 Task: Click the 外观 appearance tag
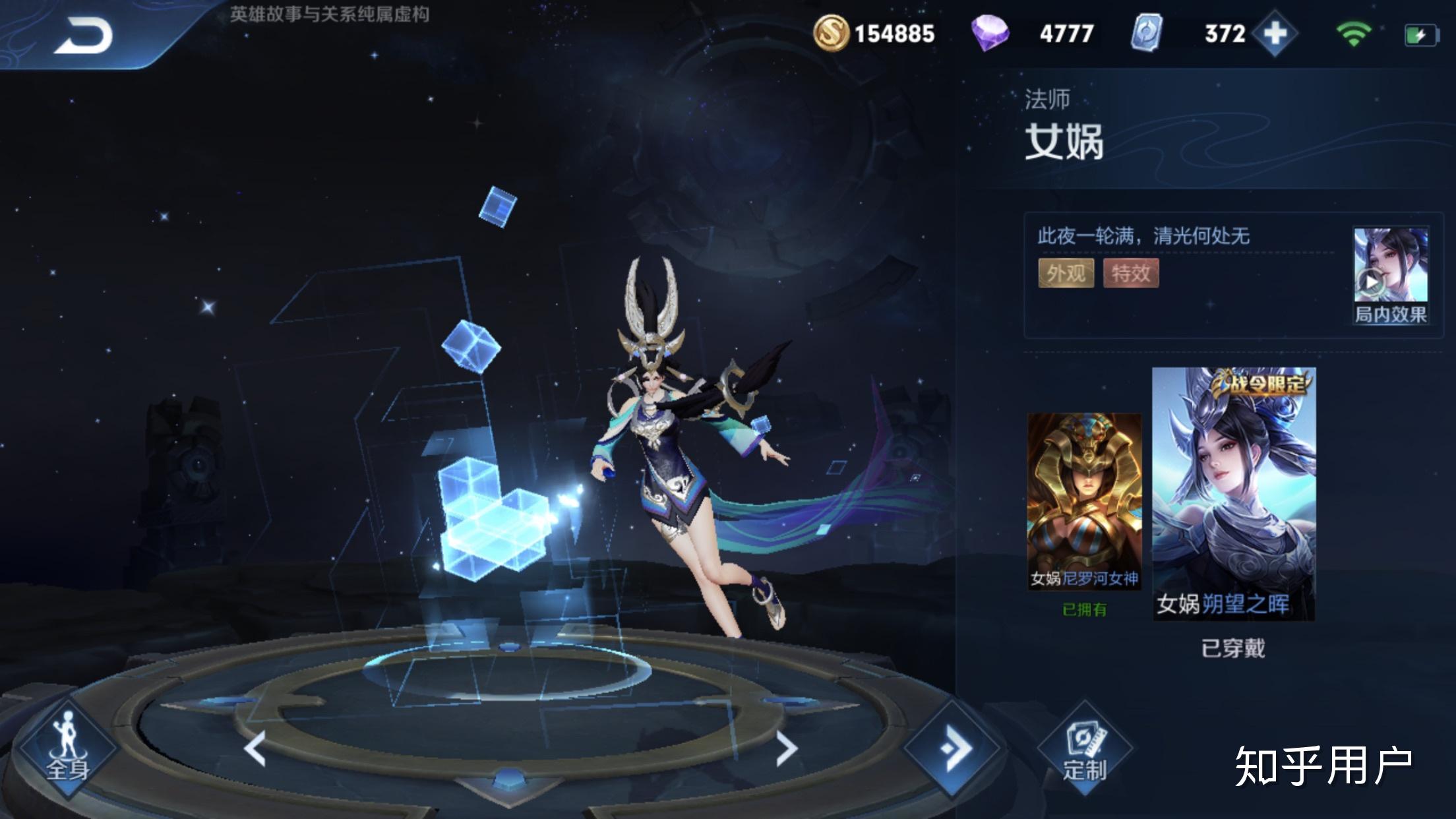(1066, 273)
